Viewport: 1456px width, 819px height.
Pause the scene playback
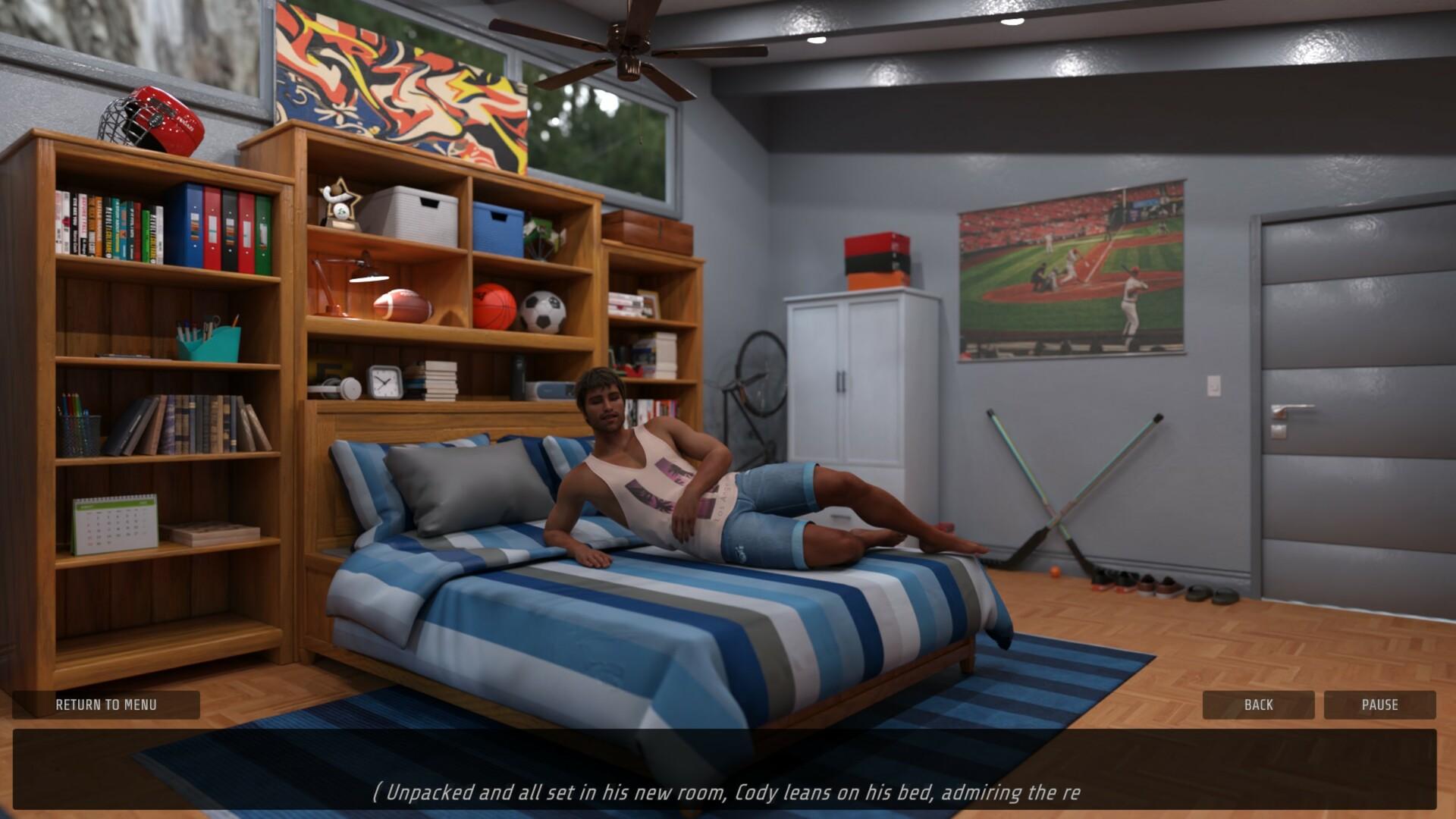pos(1379,704)
